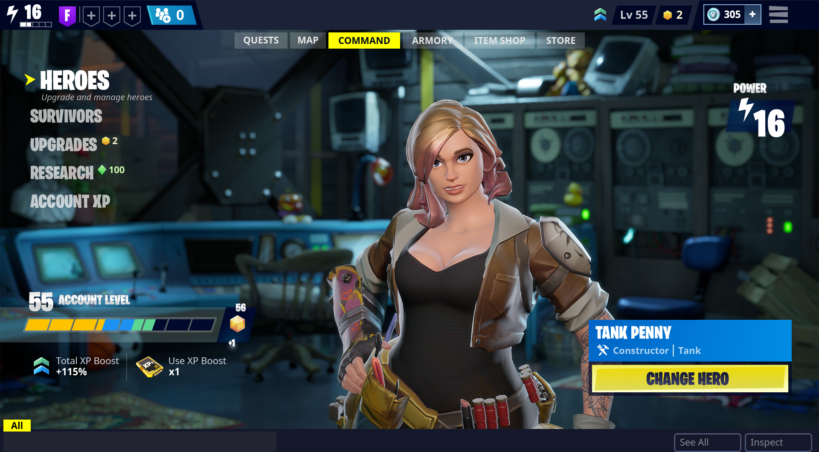Click the See All button
The width and height of the screenshot is (819, 452).
(x=707, y=442)
